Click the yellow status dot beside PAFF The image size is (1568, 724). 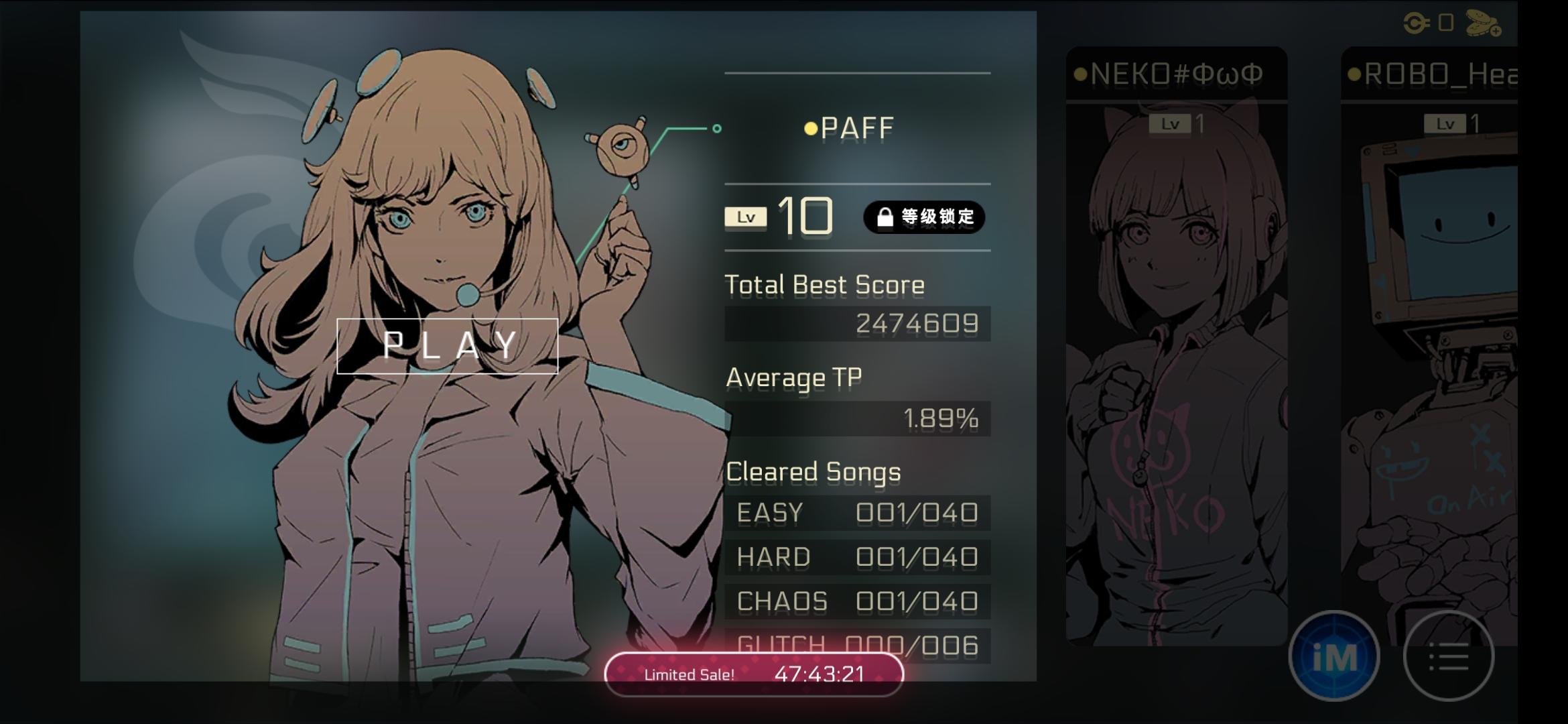coord(812,127)
